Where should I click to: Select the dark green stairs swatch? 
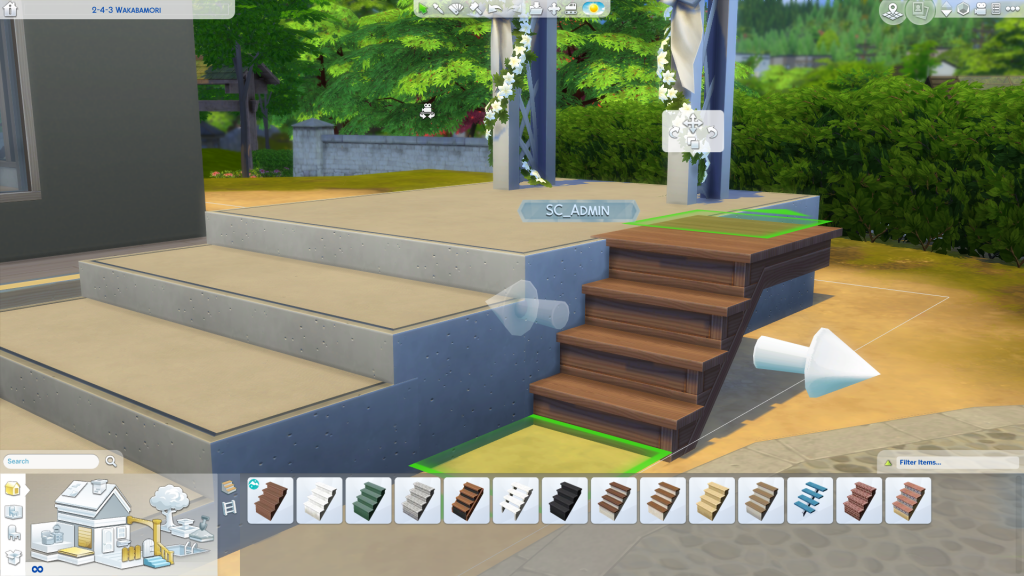coord(368,499)
